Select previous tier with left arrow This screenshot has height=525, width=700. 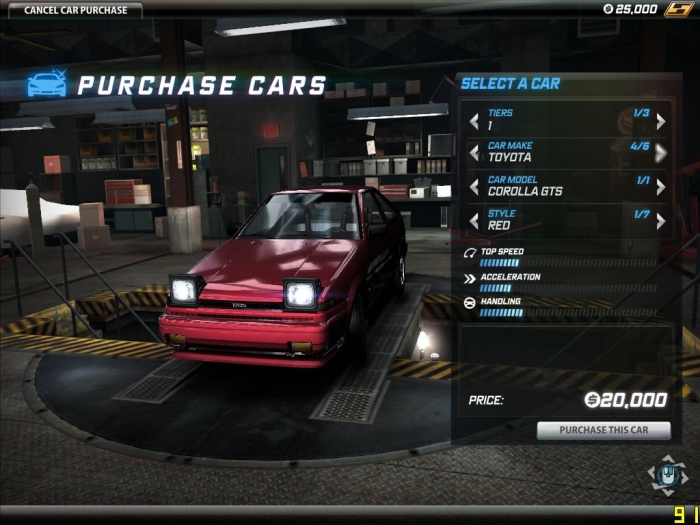coord(475,121)
